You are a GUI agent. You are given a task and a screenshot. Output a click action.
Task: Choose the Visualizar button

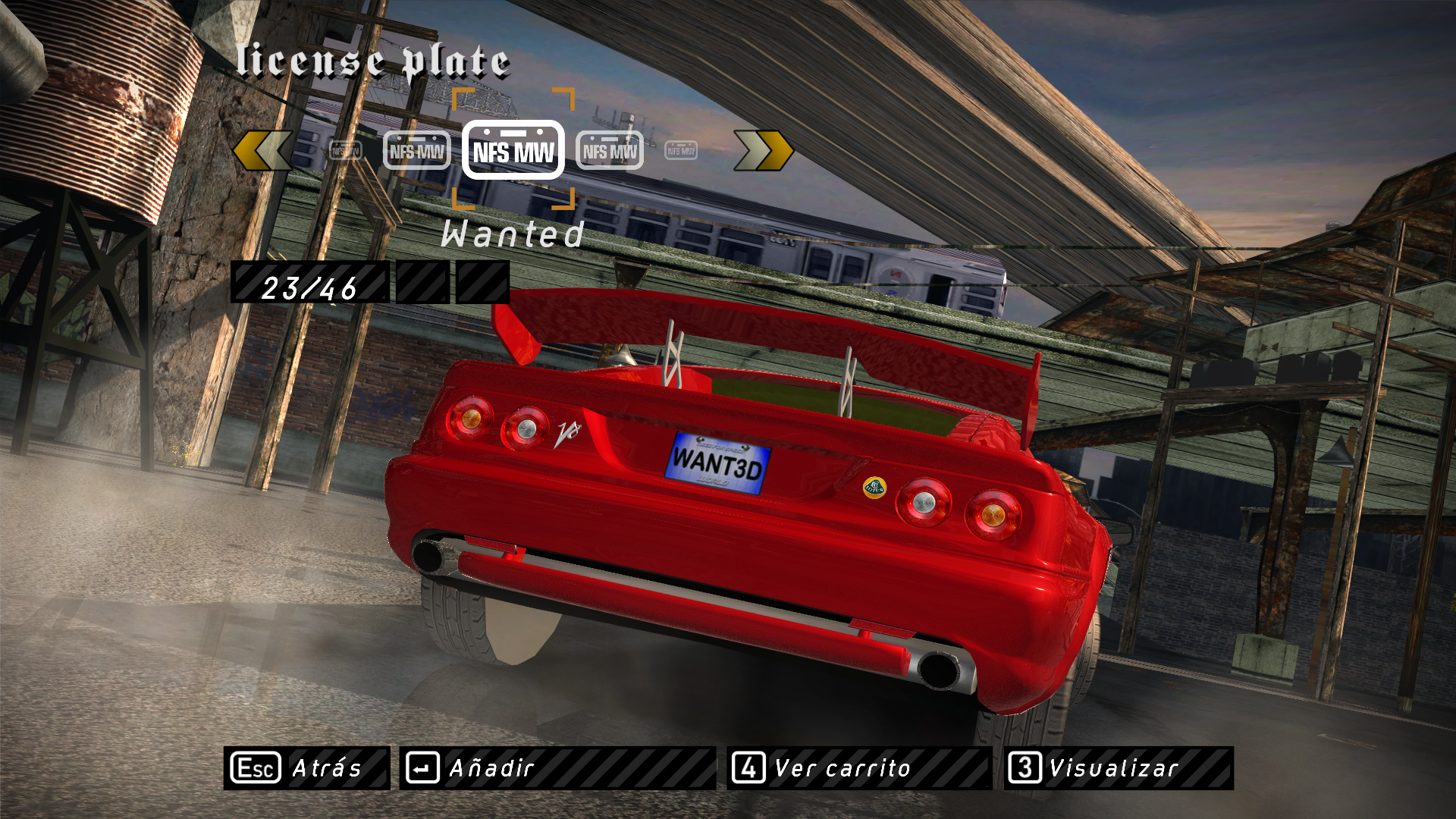(1119, 768)
